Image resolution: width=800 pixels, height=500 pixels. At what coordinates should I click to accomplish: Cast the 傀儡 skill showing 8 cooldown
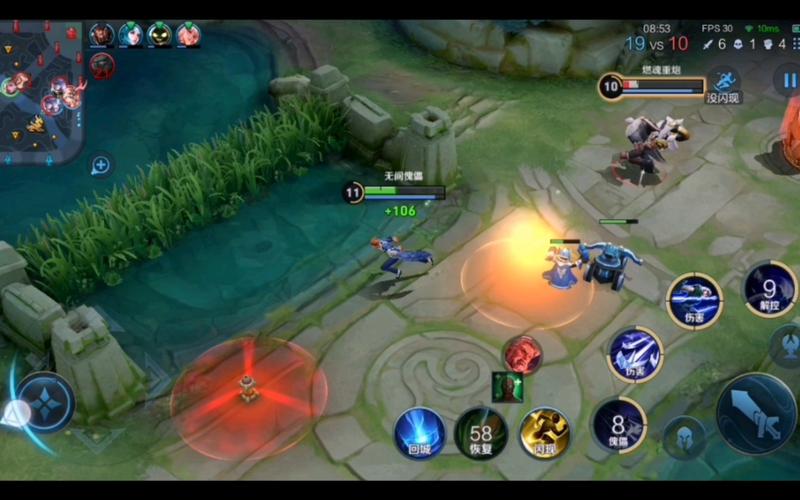[x=619, y=425]
